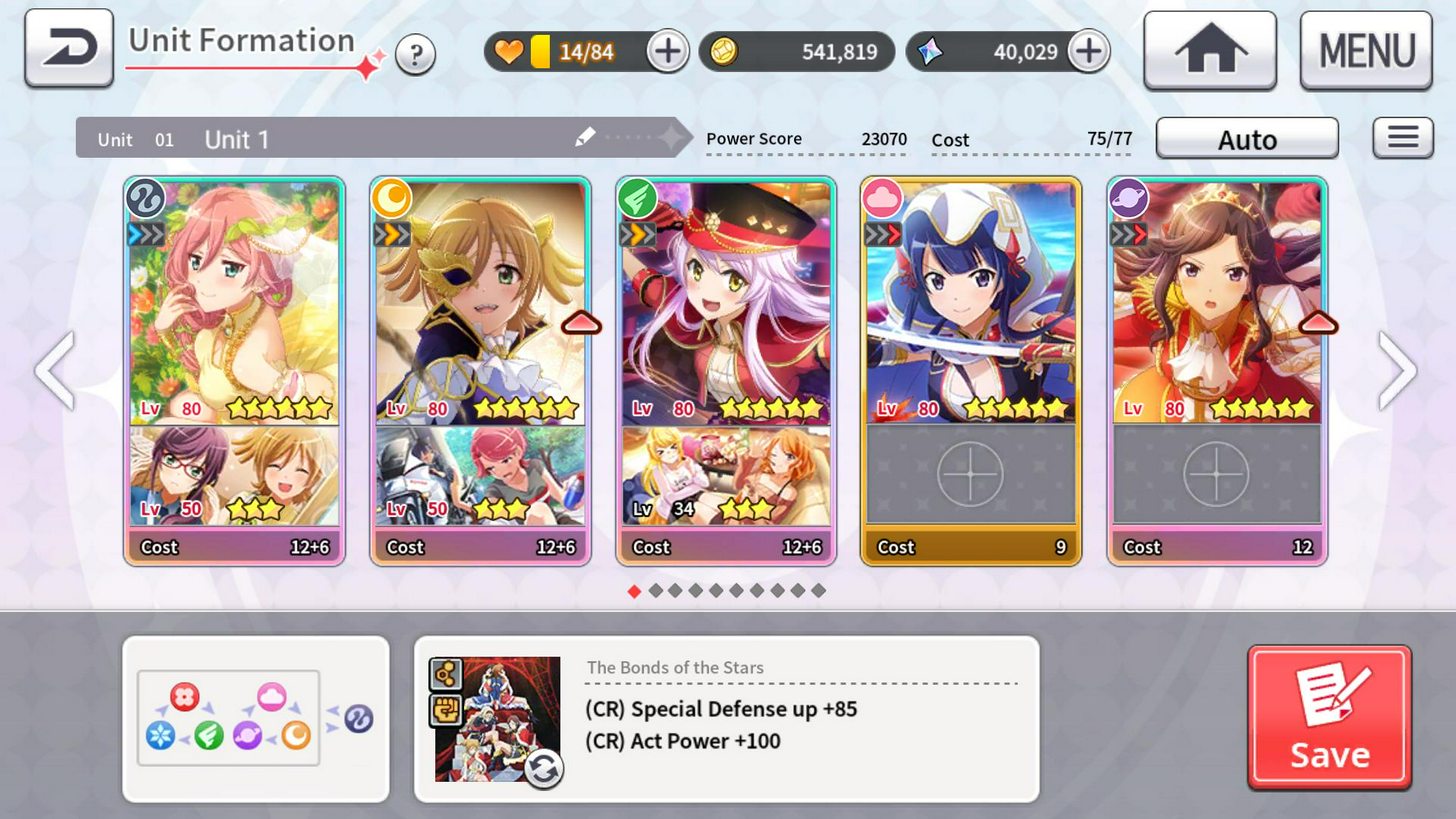
Task: Save the unit formation
Action: pyautogui.click(x=1329, y=717)
